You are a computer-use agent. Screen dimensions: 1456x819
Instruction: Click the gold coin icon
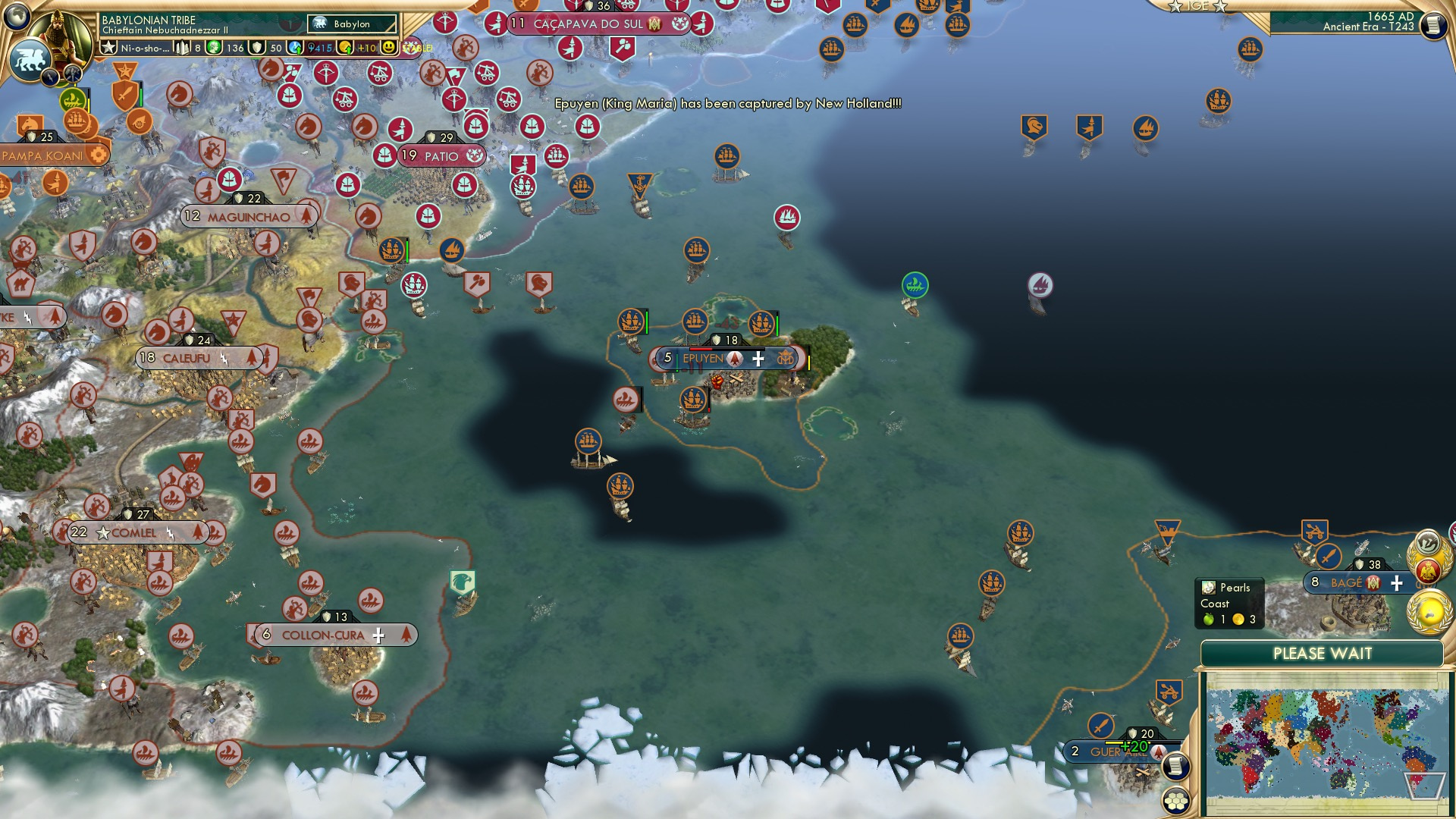[344, 49]
